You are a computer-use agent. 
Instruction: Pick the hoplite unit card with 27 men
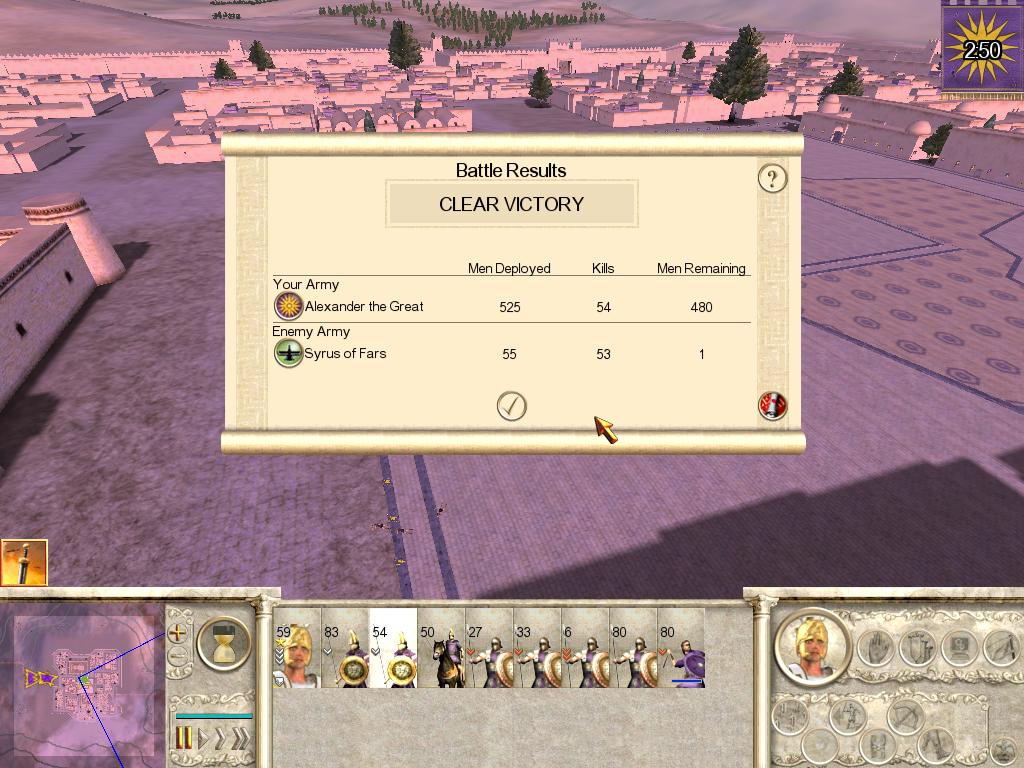pos(489,655)
